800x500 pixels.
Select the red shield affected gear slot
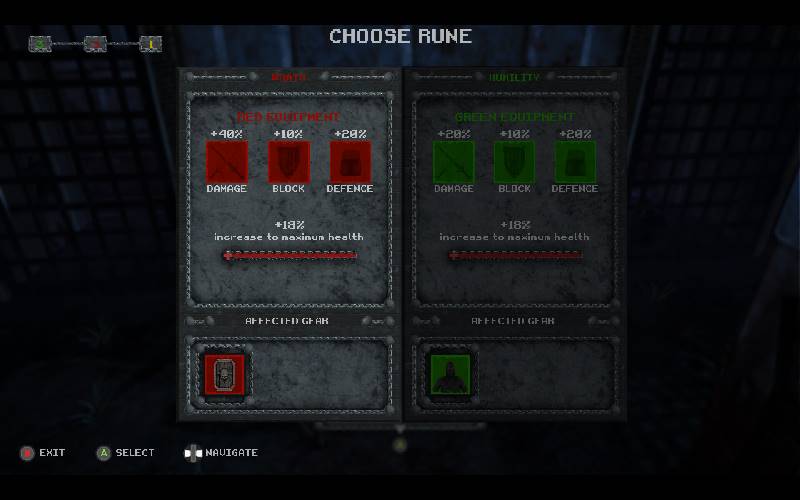[x=224, y=373]
